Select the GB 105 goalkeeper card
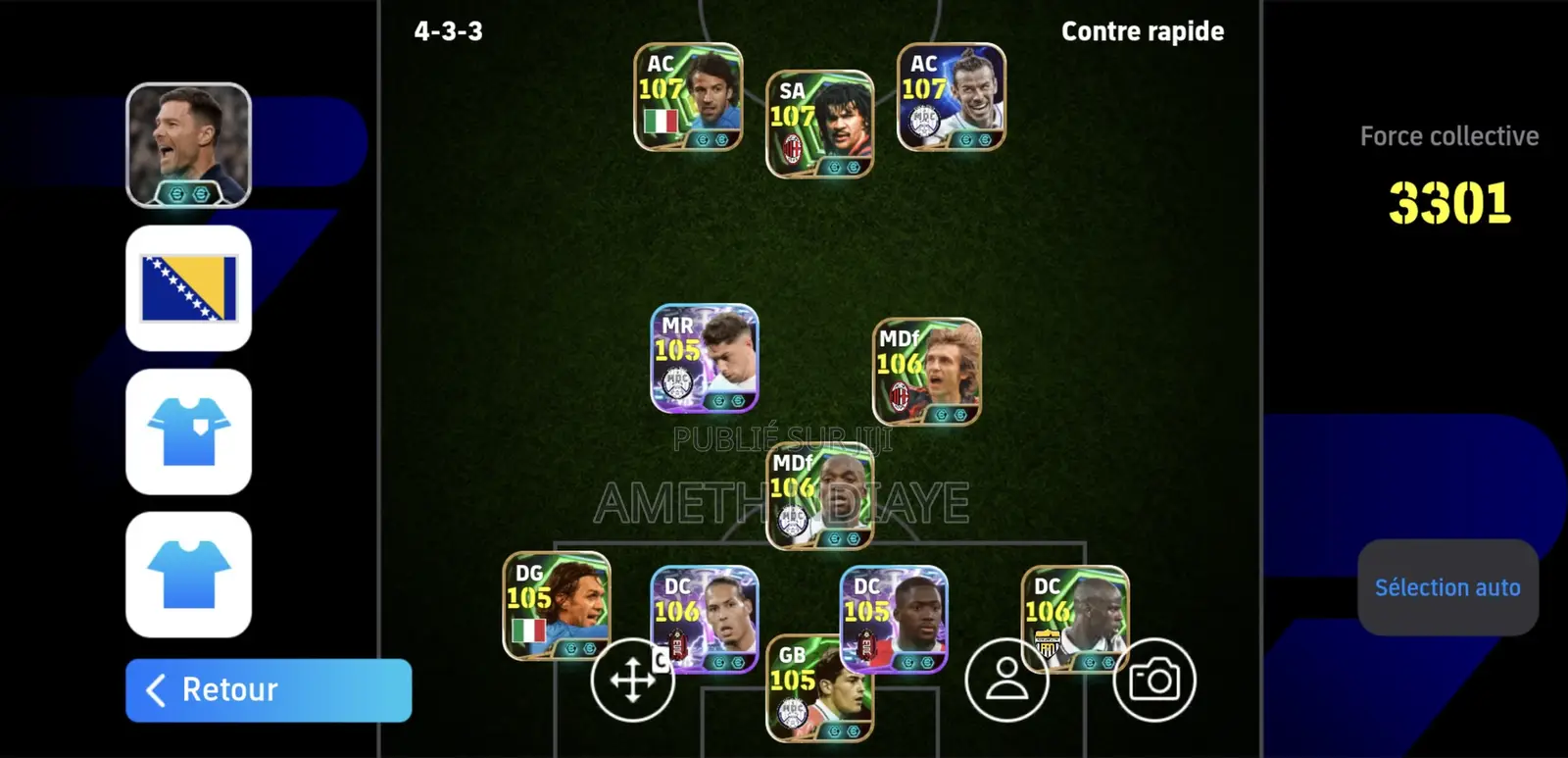1568x758 pixels. (820, 691)
